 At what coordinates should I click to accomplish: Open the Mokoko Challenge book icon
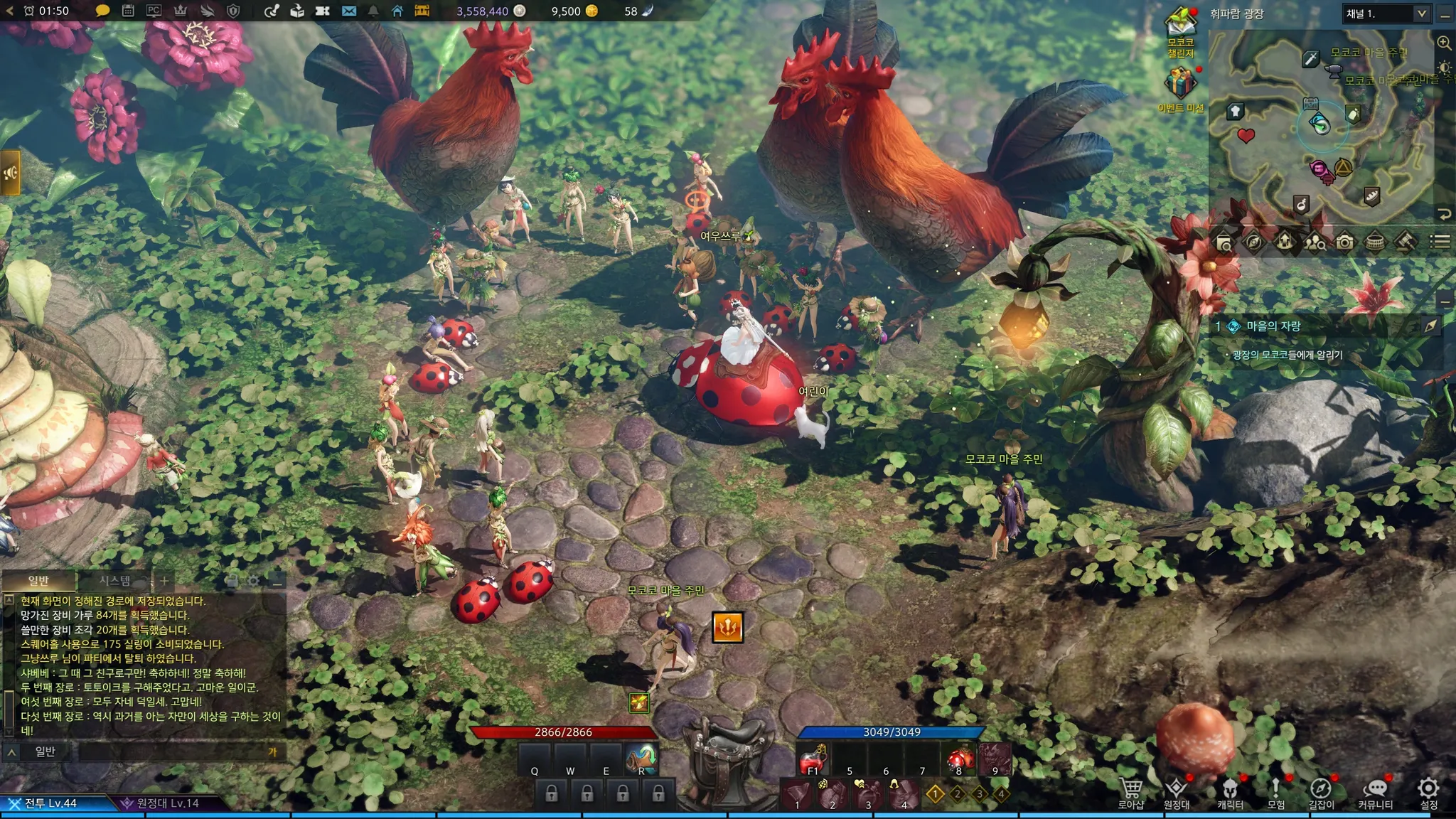(x=1180, y=28)
